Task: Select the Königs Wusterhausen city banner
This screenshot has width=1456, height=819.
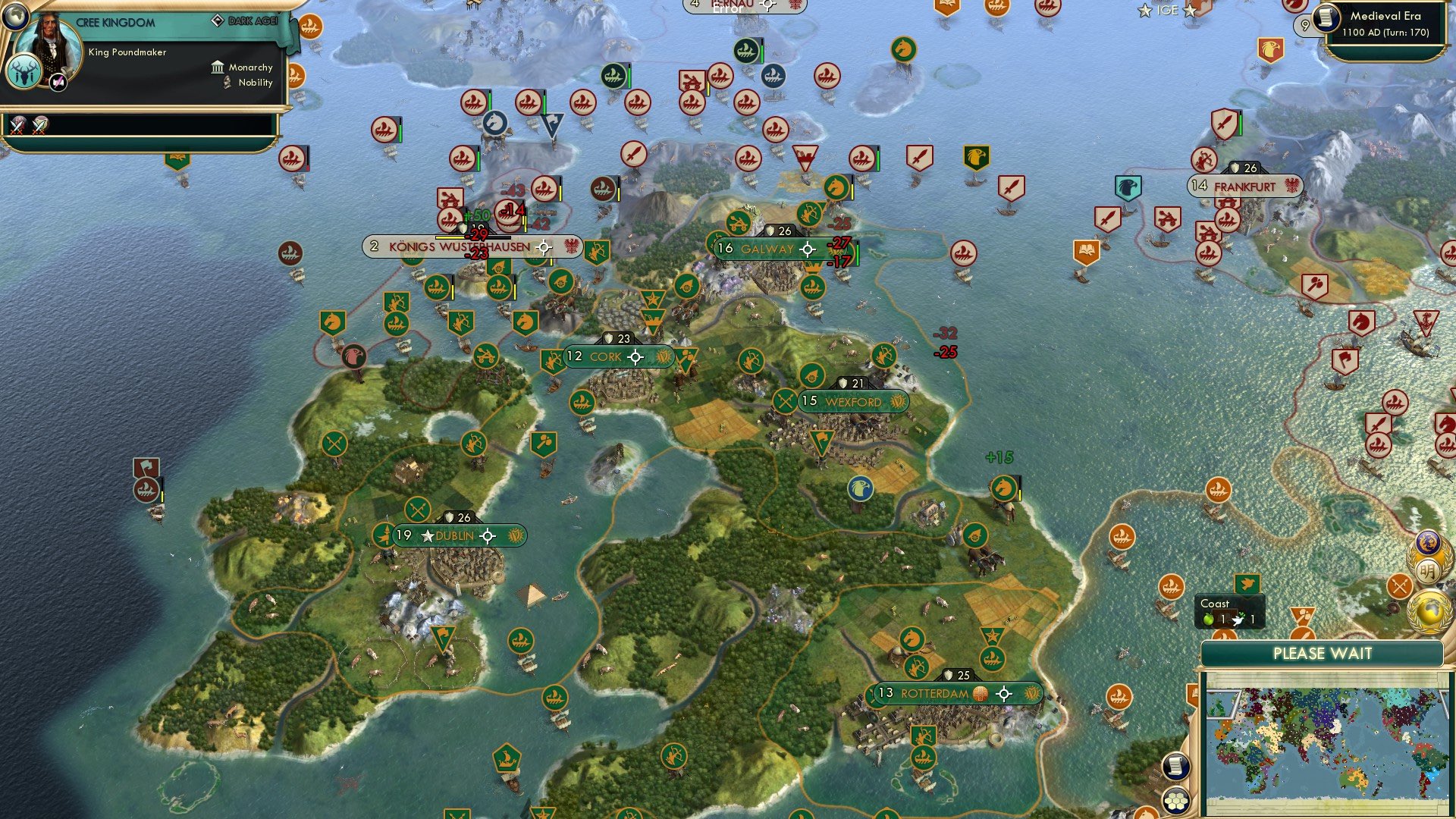Action: pos(459,246)
